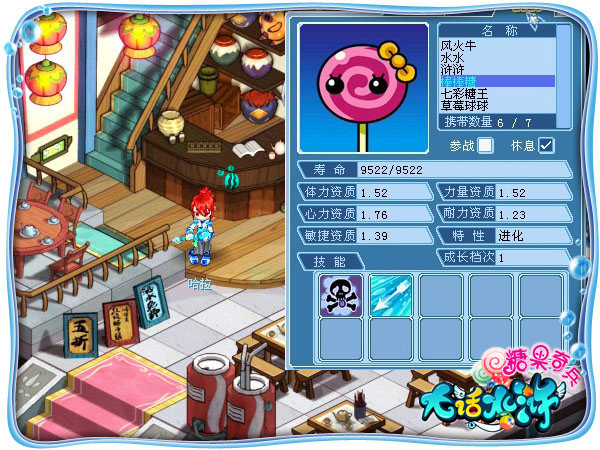Click the blue arrow skill icon
This screenshot has height=450, width=600.
[391, 295]
